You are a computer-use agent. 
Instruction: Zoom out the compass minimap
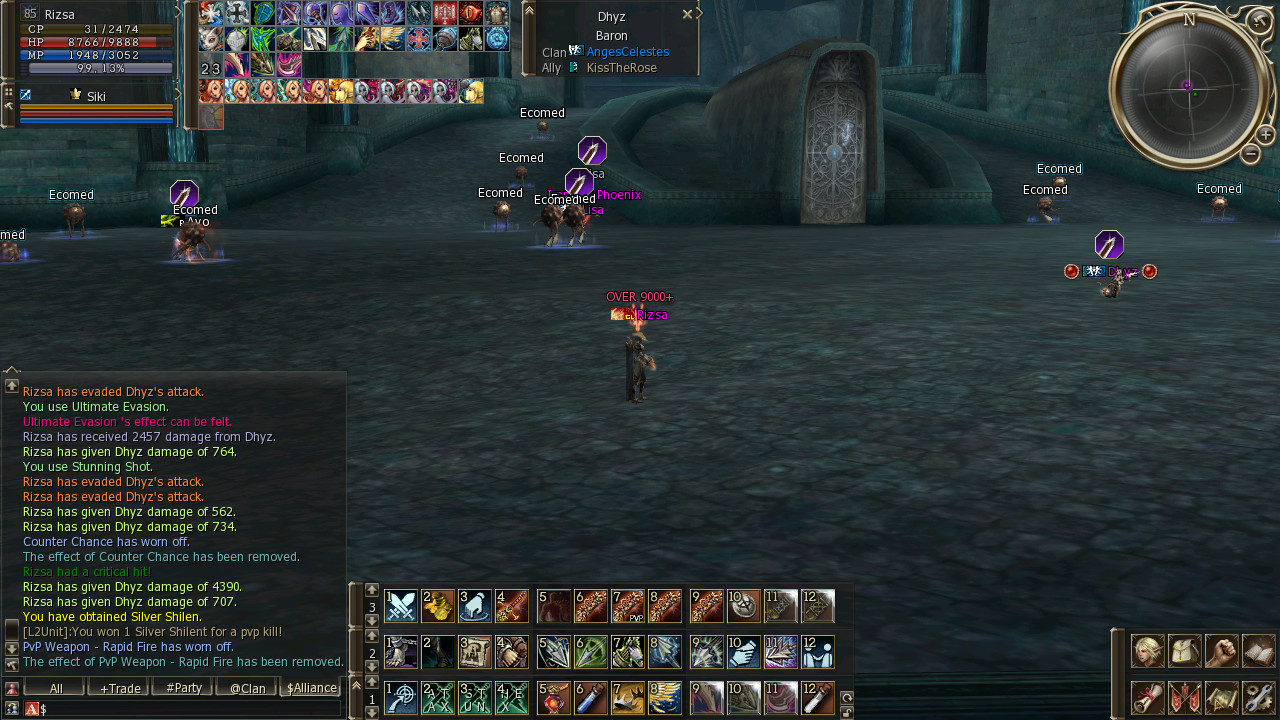[1250, 154]
